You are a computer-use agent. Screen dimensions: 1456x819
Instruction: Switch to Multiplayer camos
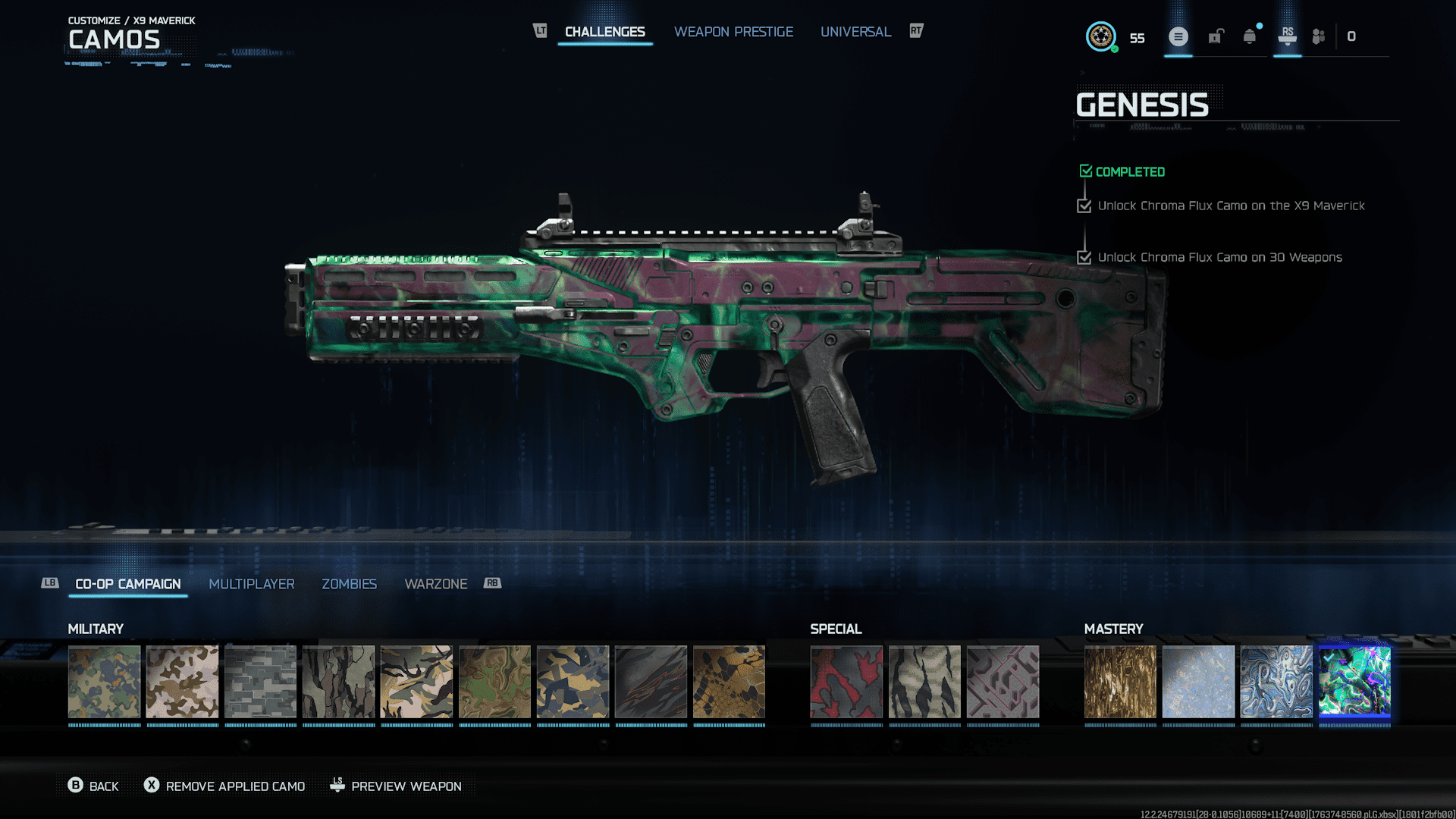[252, 584]
